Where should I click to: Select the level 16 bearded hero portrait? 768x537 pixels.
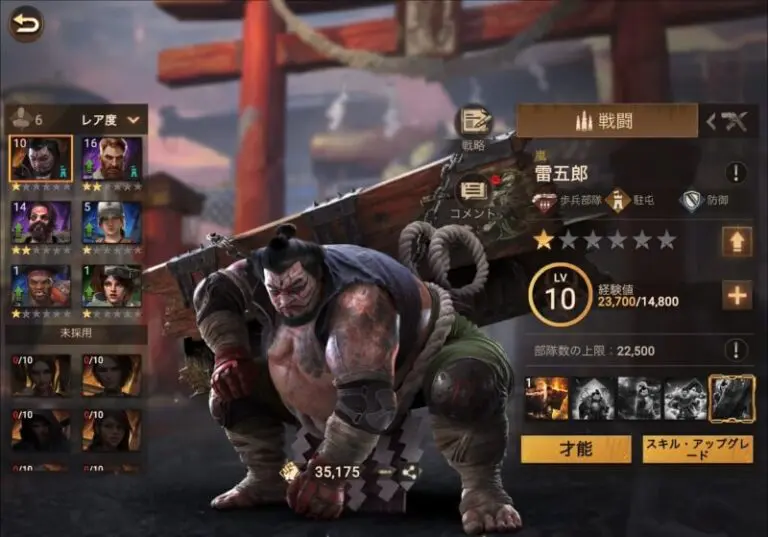click(x=112, y=158)
